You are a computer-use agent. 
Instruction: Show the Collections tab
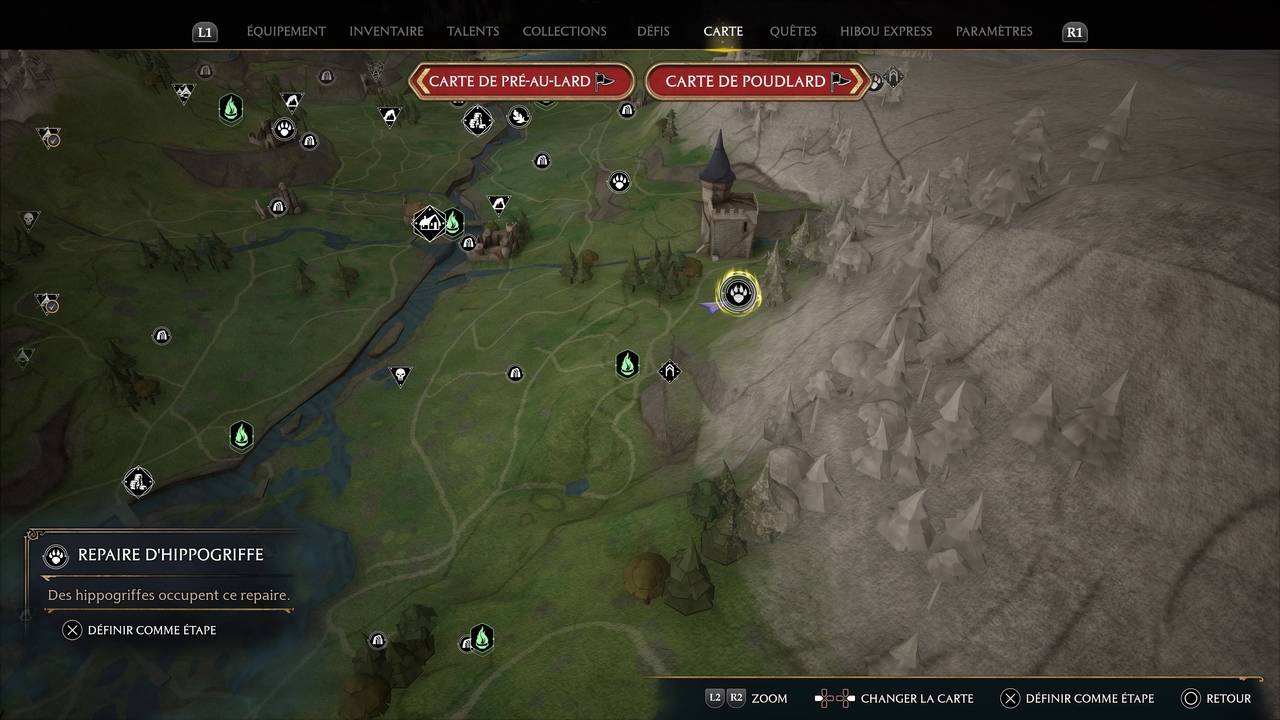tap(564, 31)
